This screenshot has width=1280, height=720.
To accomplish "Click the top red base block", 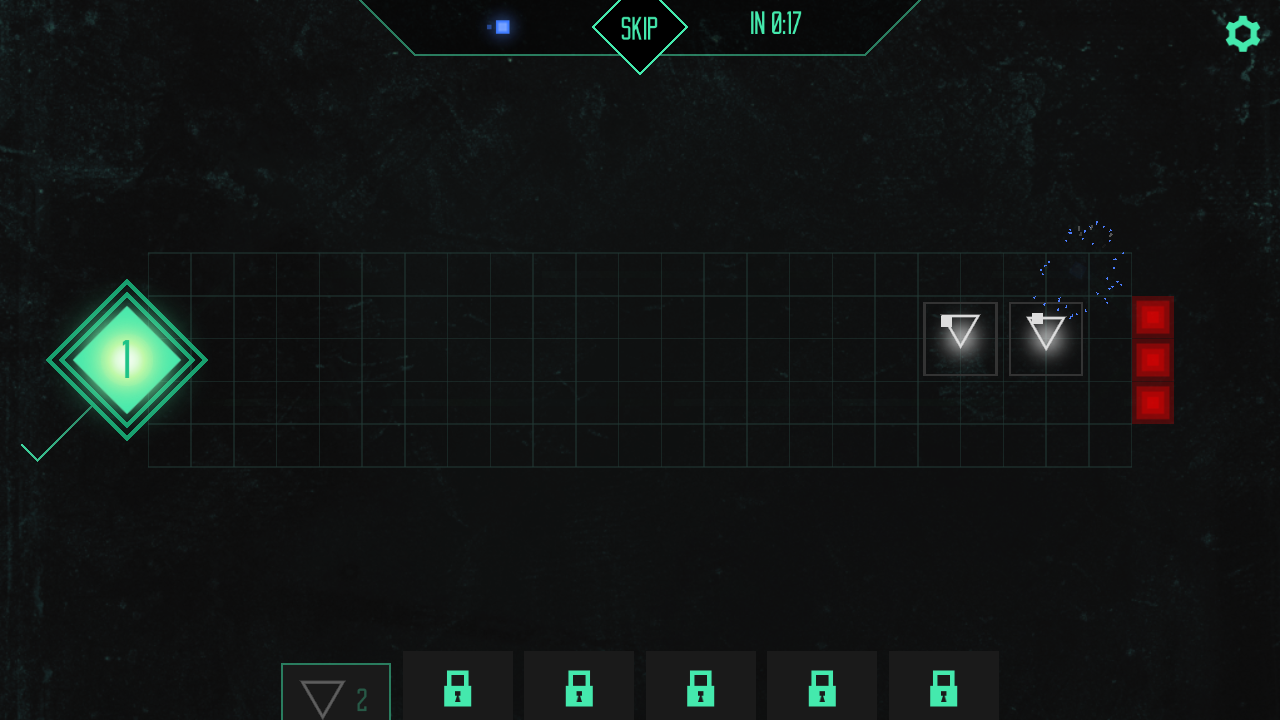I will [x=1152, y=318].
